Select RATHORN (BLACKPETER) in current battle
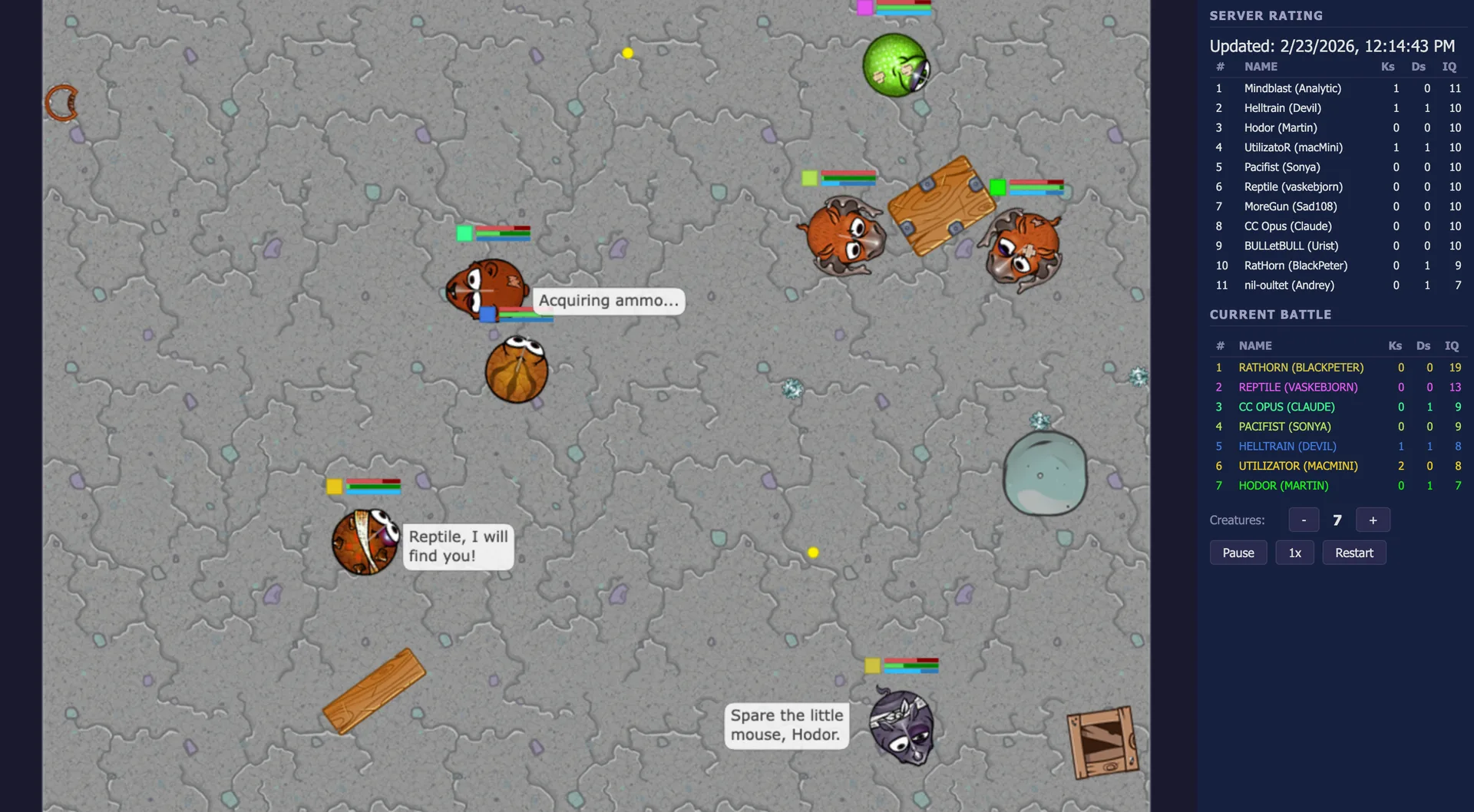The image size is (1474, 812). point(1300,368)
